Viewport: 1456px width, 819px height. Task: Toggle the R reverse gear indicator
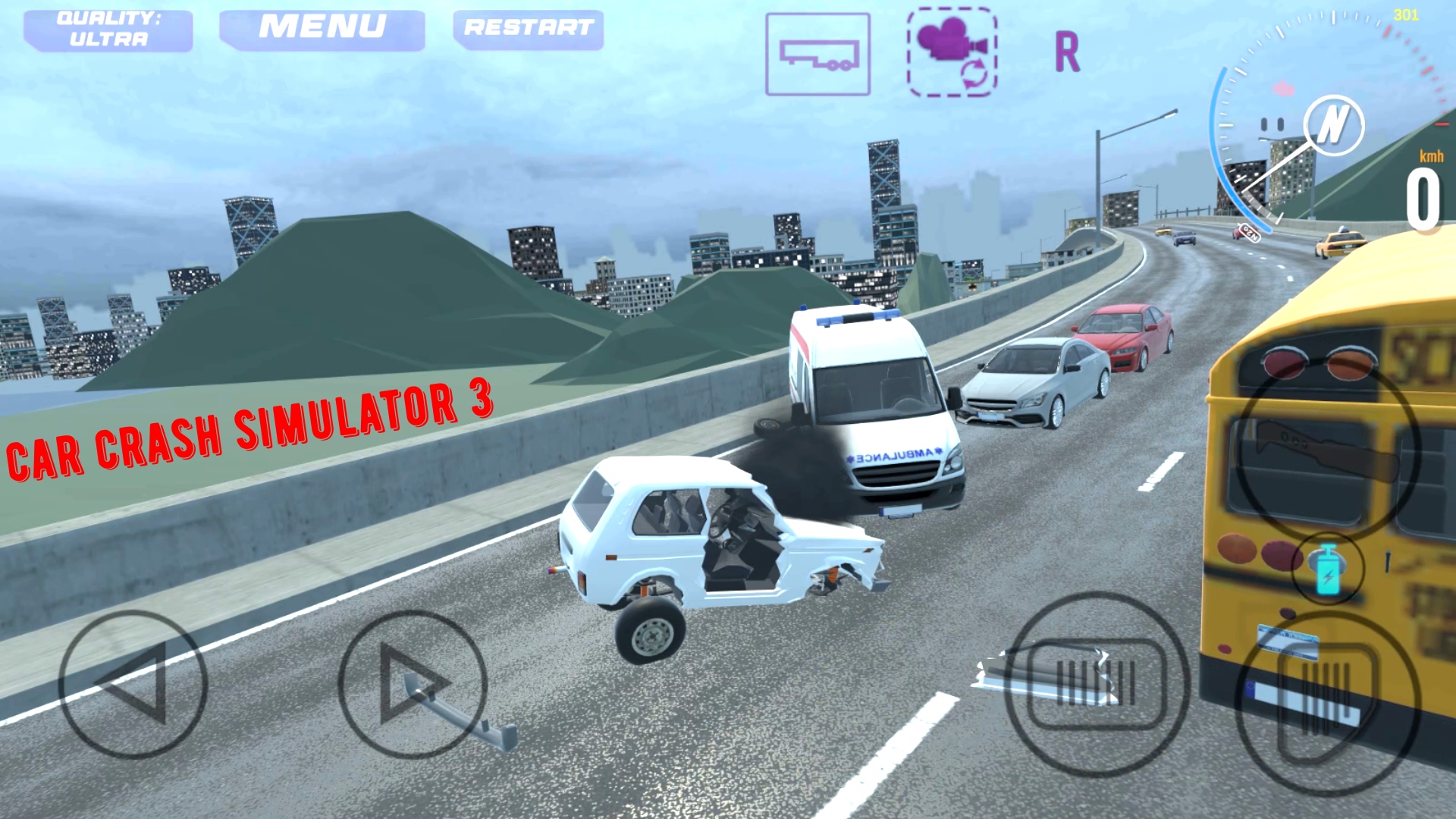point(1068,49)
